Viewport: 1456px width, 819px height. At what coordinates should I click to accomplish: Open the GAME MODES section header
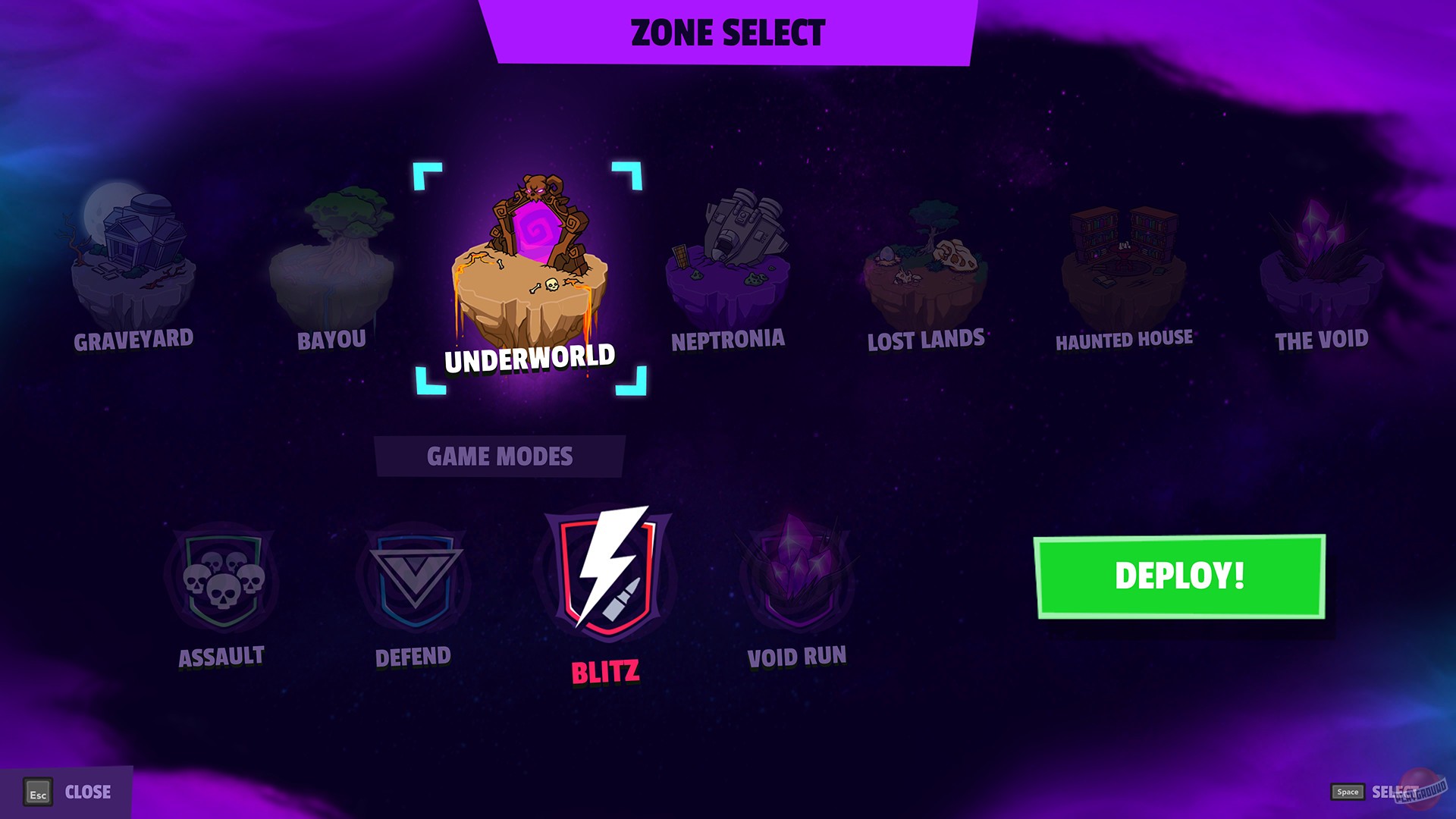(500, 456)
